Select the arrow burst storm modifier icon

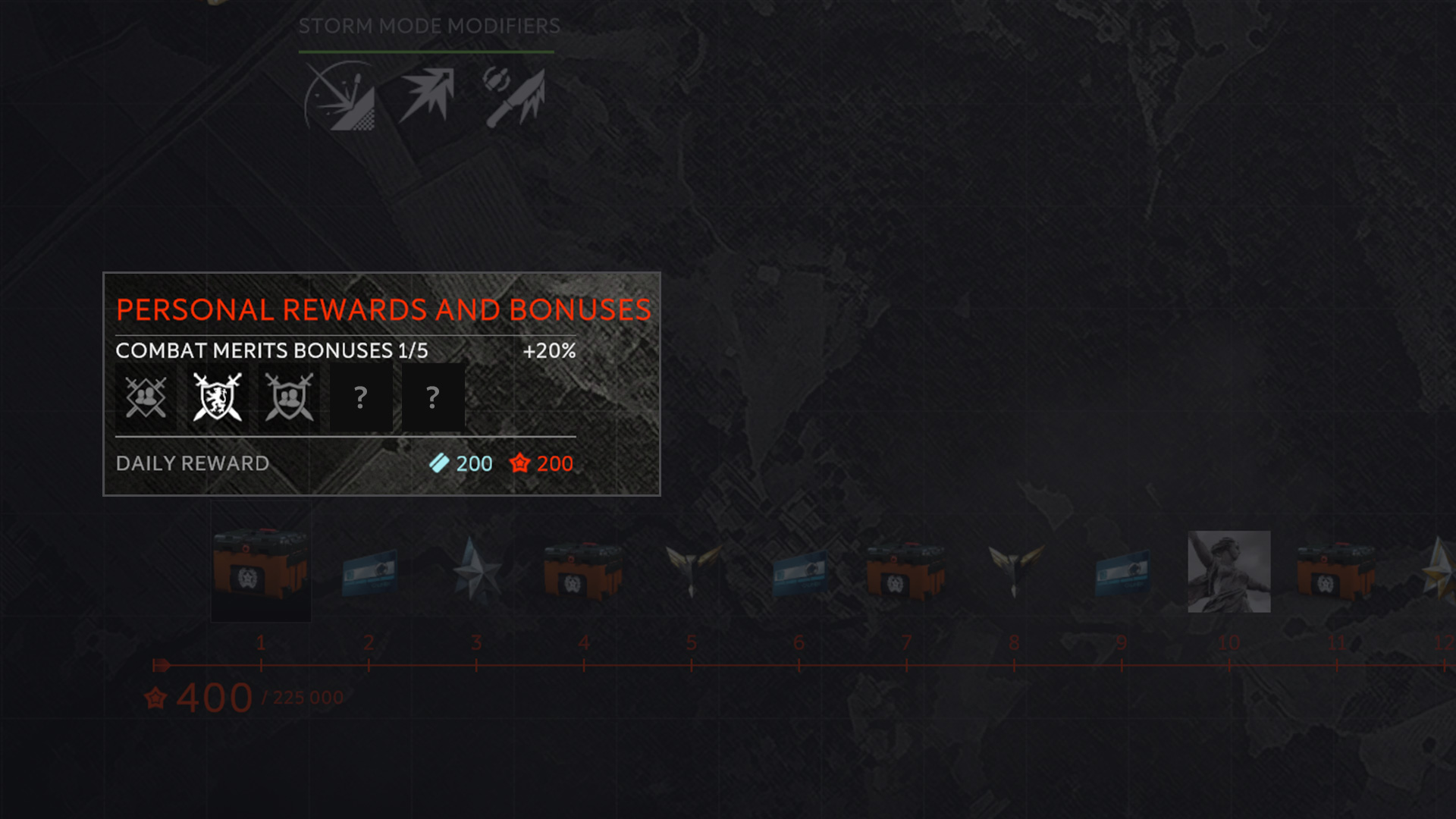[x=428, y=94]
